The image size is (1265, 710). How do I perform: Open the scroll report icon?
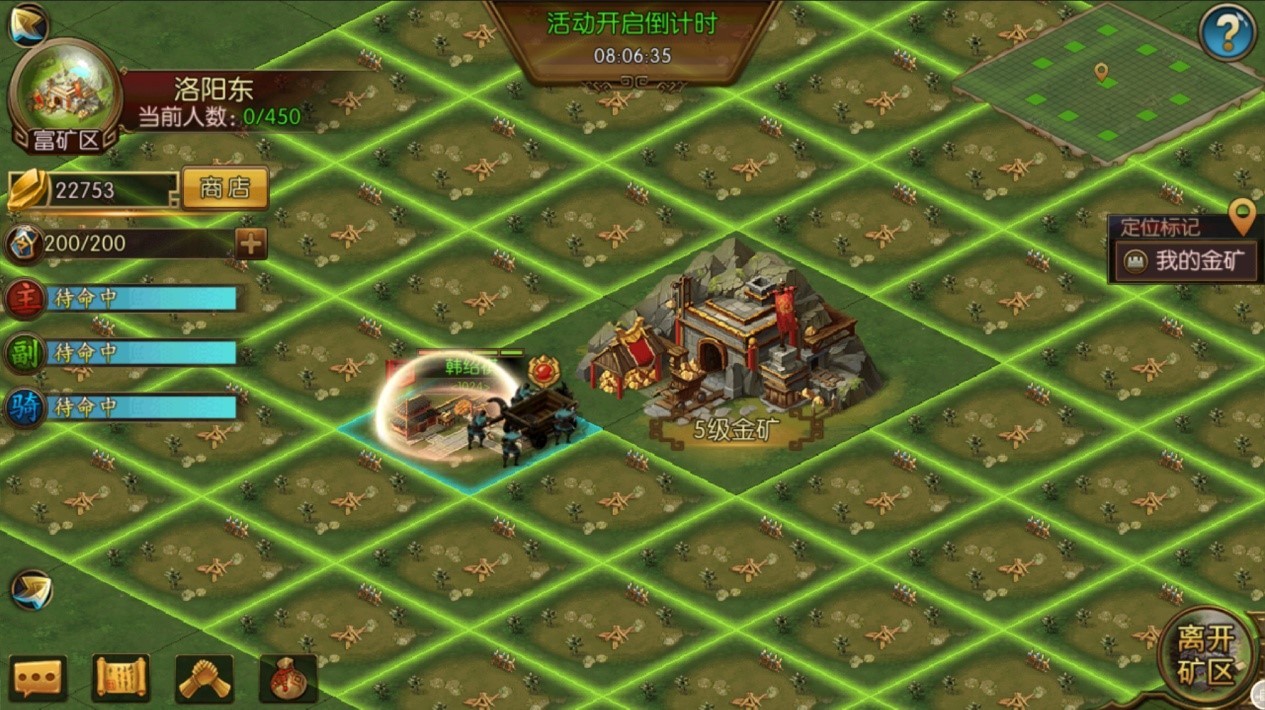121,679
